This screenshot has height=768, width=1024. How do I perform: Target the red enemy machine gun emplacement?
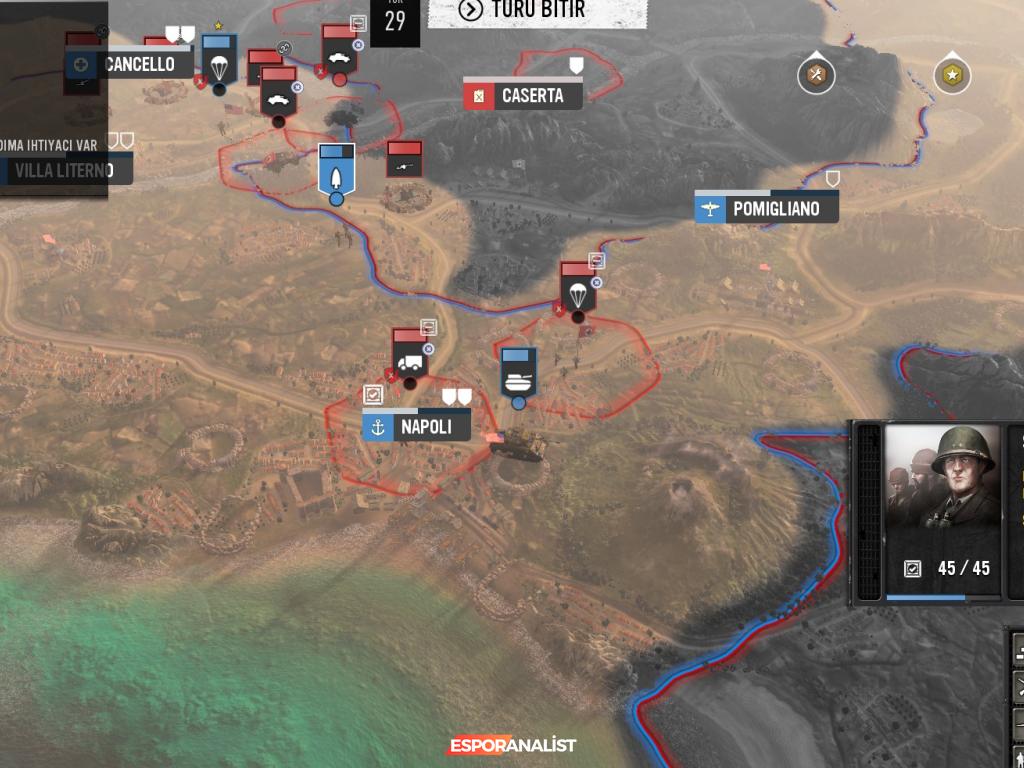(x=404, y=160)
